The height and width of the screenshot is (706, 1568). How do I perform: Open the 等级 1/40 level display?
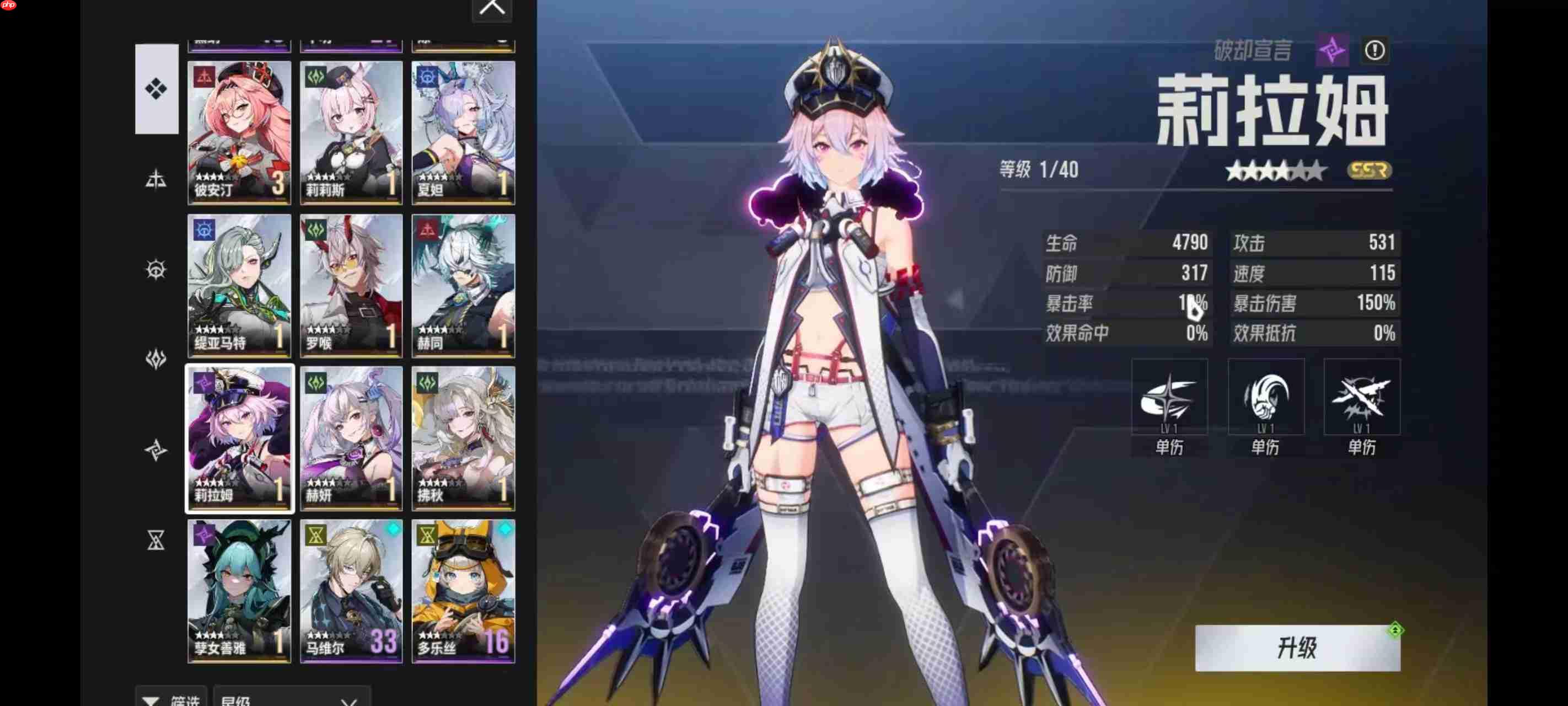click(x=1038, y=170)
